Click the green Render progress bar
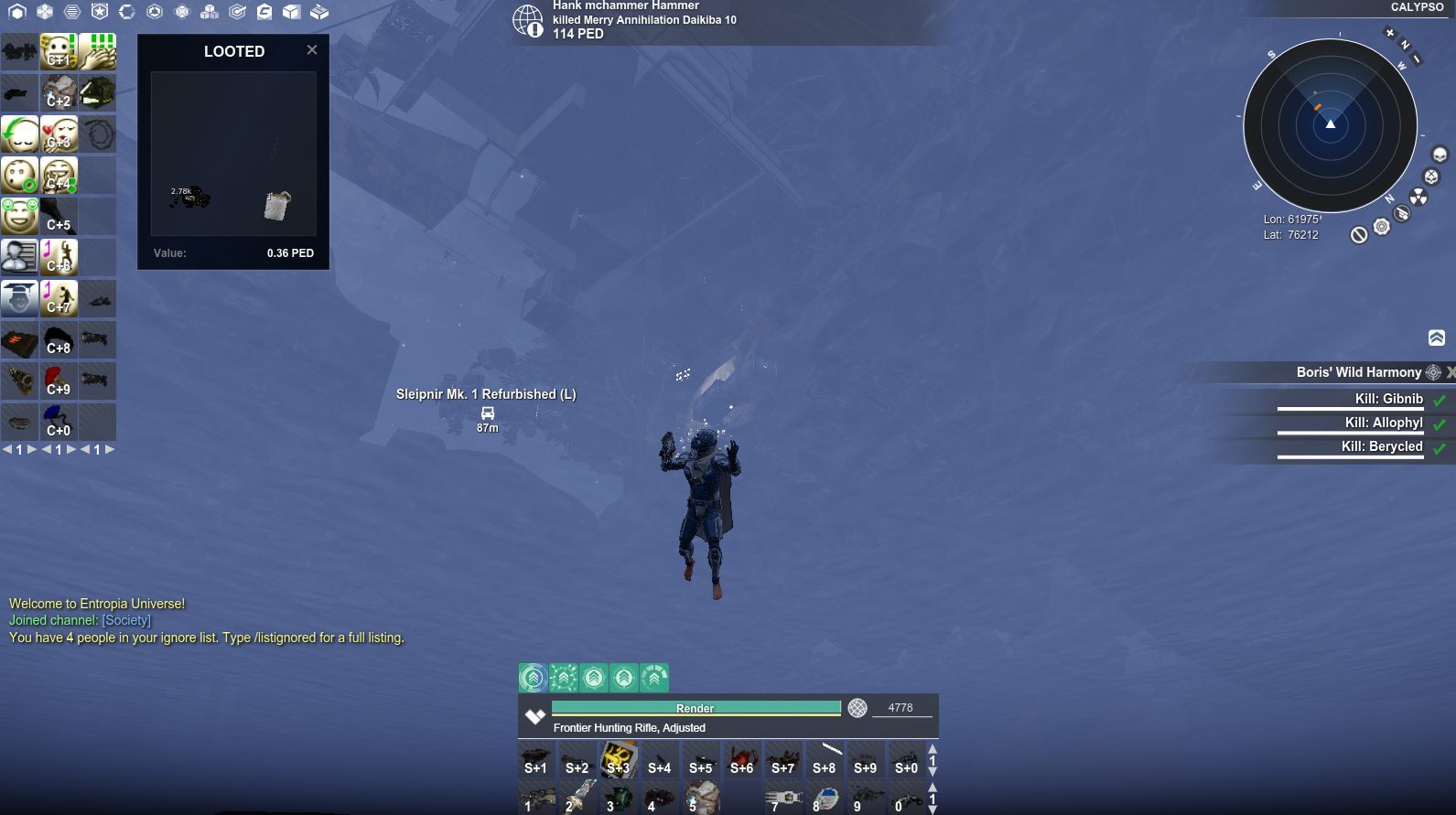Screen dimensions: 1456x815 (x=696, y=707)
